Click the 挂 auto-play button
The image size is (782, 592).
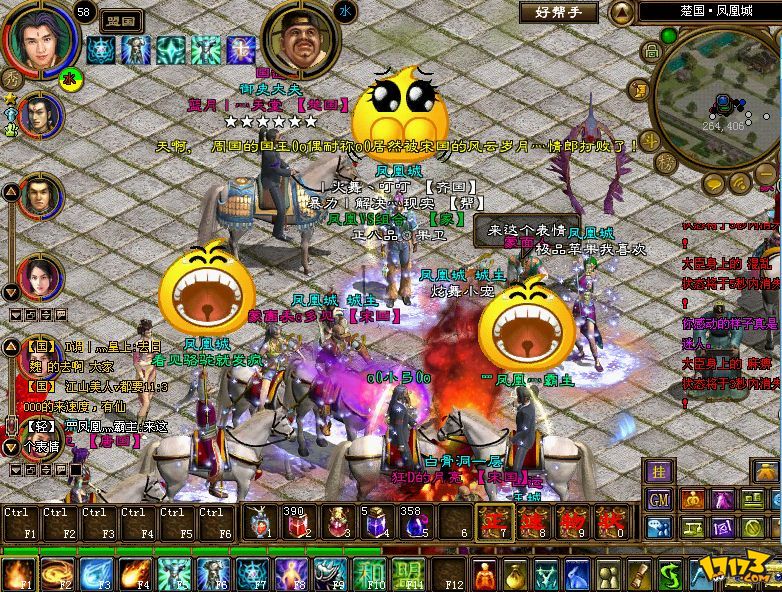click(659, 471)
